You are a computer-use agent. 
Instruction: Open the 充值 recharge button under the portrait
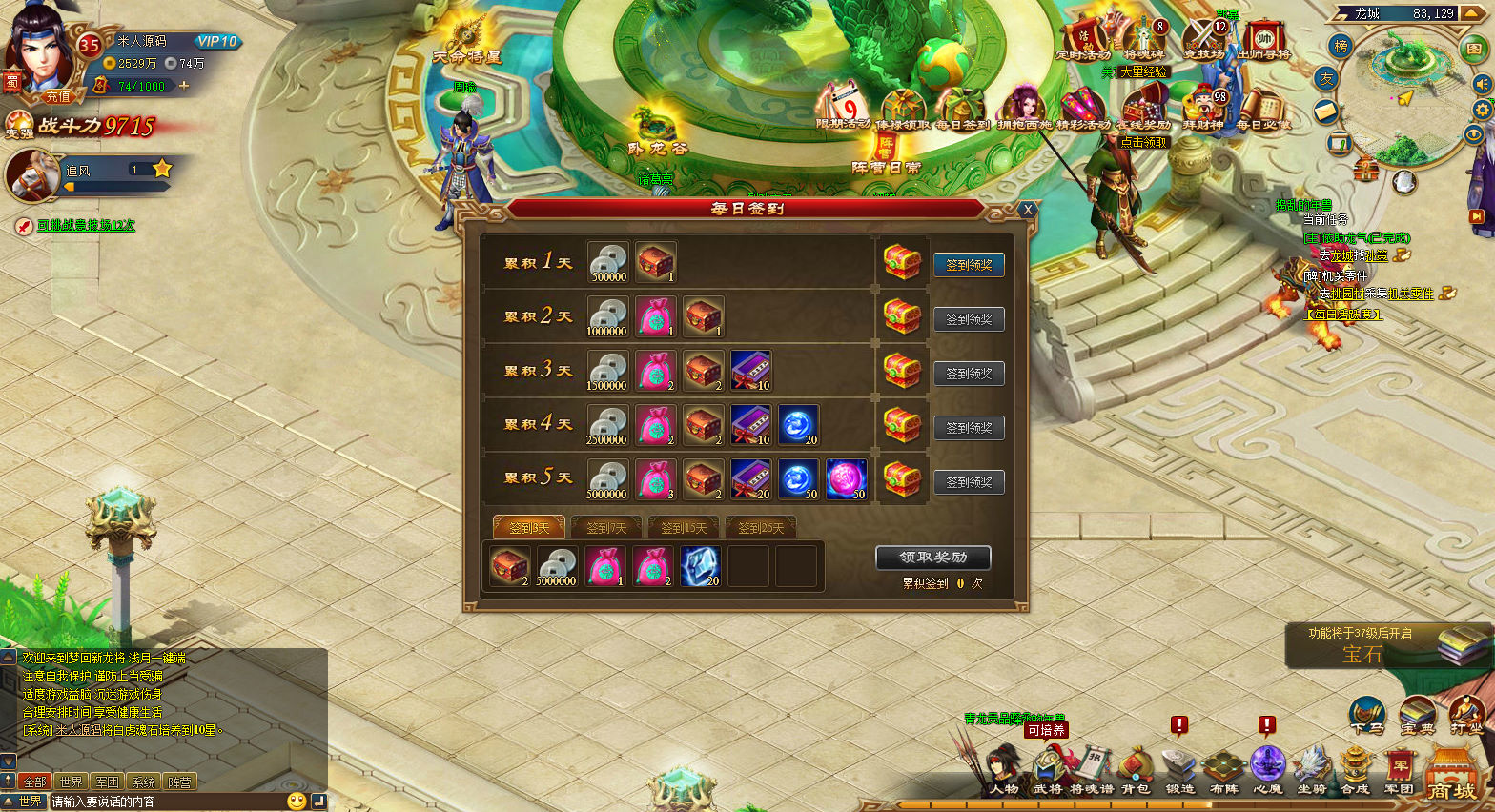pos(58,96)
